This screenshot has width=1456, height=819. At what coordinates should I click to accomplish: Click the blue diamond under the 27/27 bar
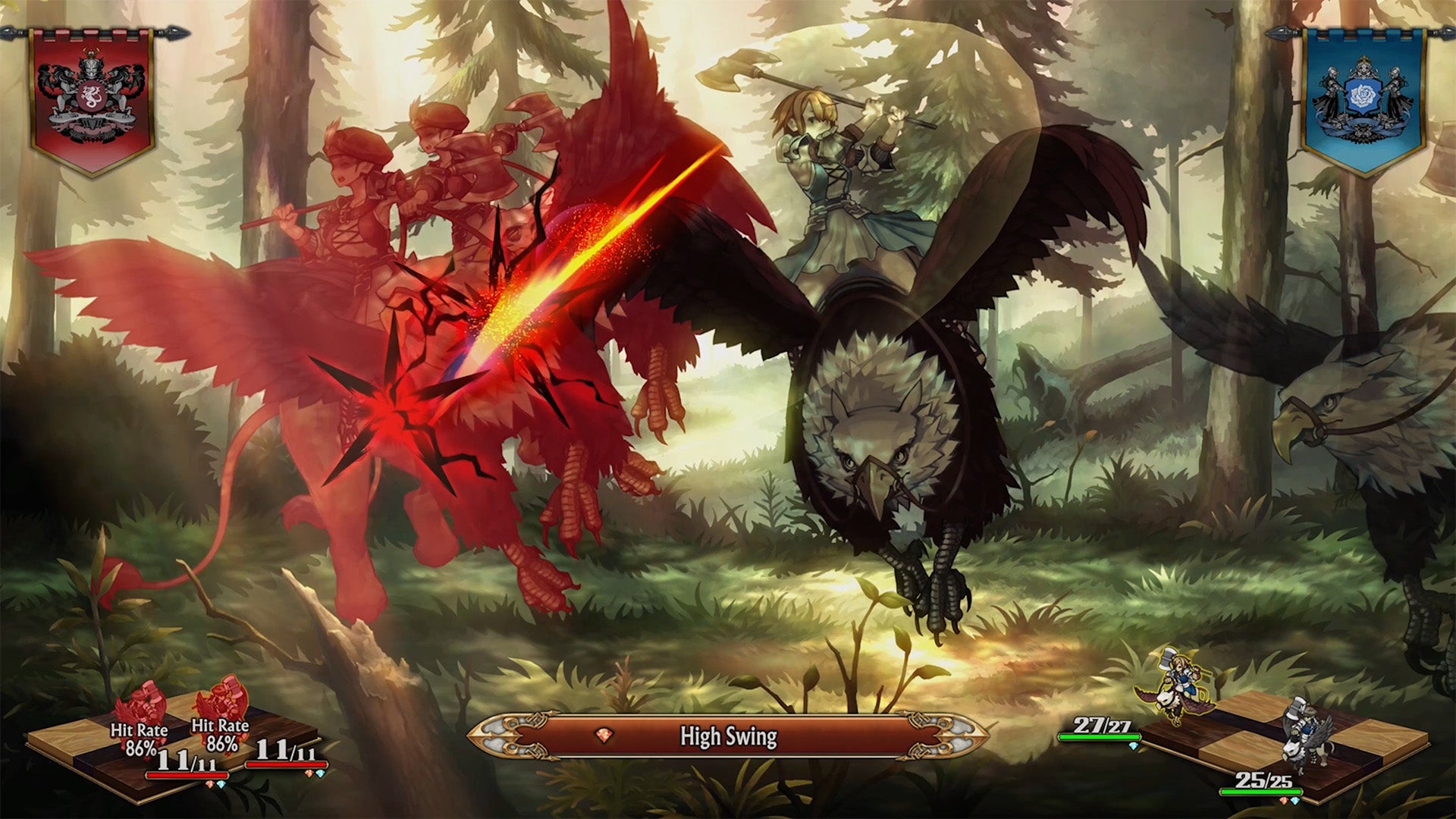[x=1132, y=745]
